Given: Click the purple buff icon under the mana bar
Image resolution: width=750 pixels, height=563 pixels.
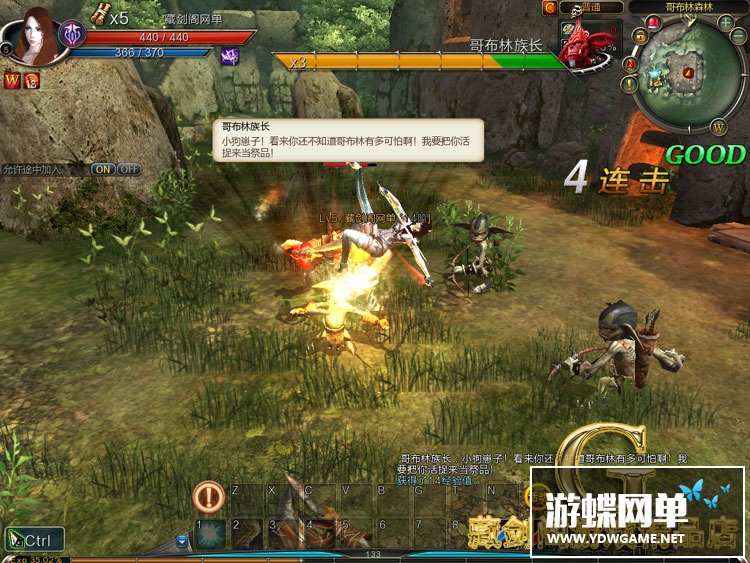Looking at the screenshot, I should 229,56.
